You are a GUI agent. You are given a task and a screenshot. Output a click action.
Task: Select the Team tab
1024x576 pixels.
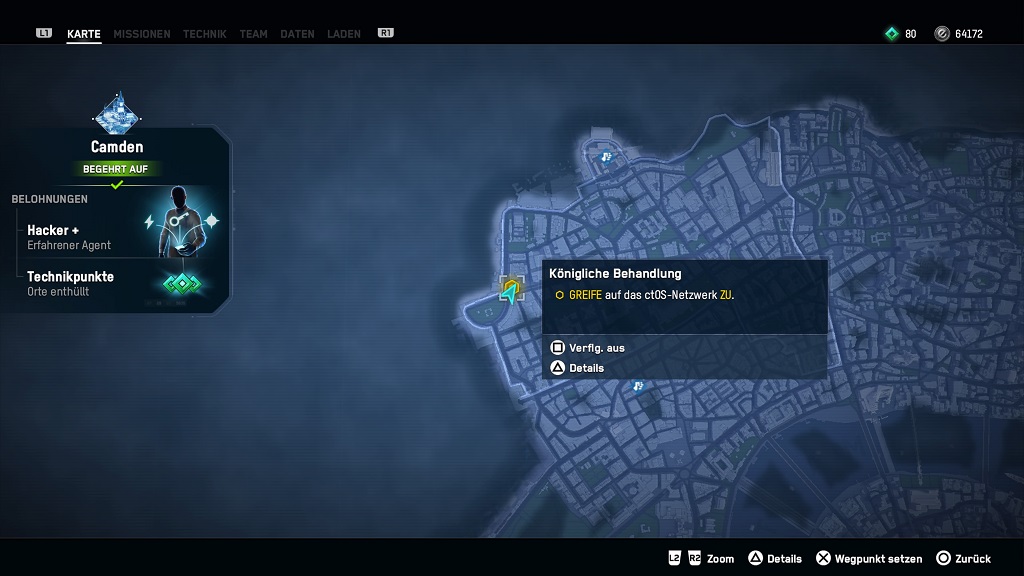click(x=253, y=34)
